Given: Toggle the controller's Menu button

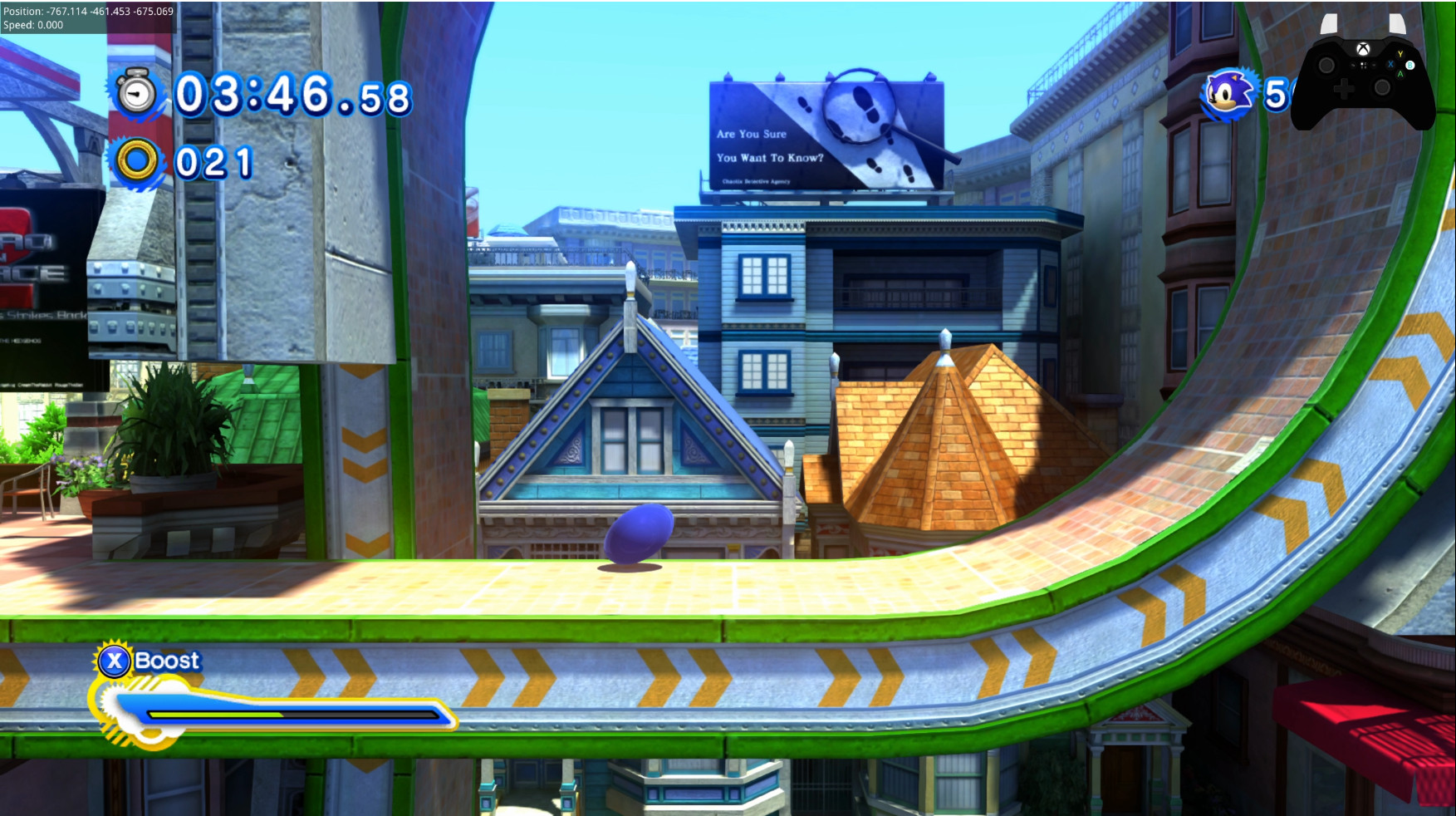Looking at the screenshot, I should tap(1374, 65).
